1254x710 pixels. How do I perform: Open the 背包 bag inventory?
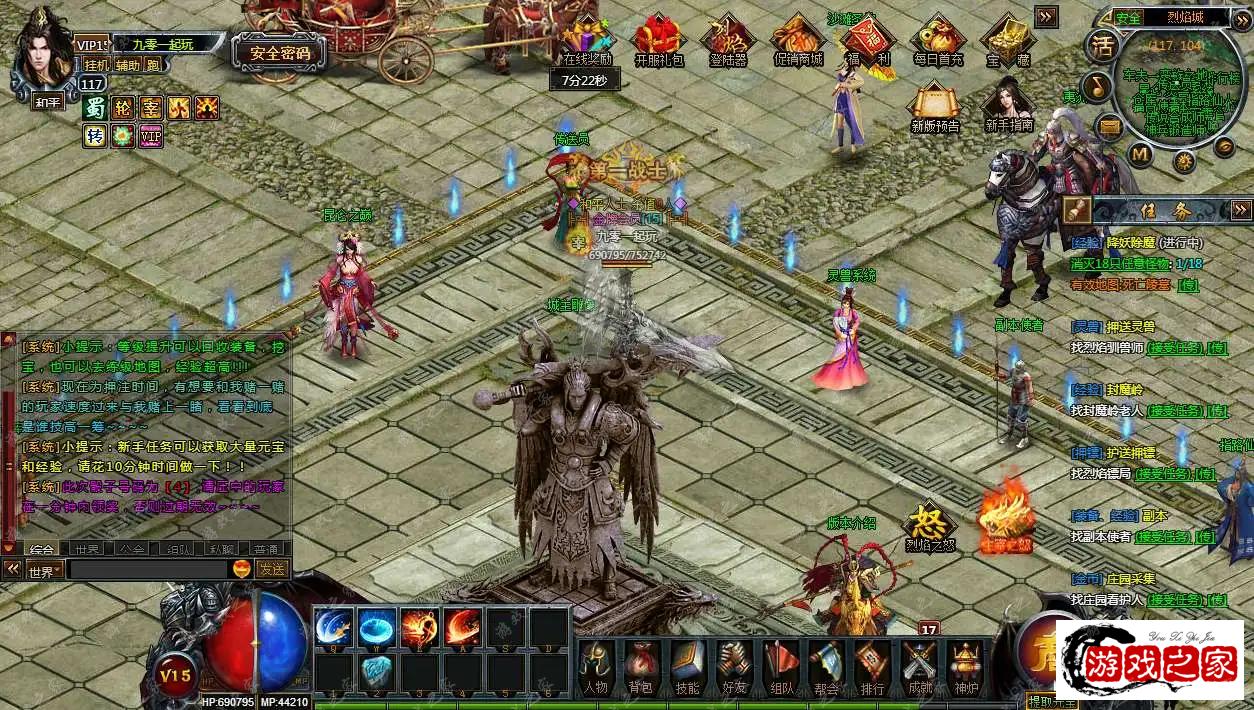640,667
